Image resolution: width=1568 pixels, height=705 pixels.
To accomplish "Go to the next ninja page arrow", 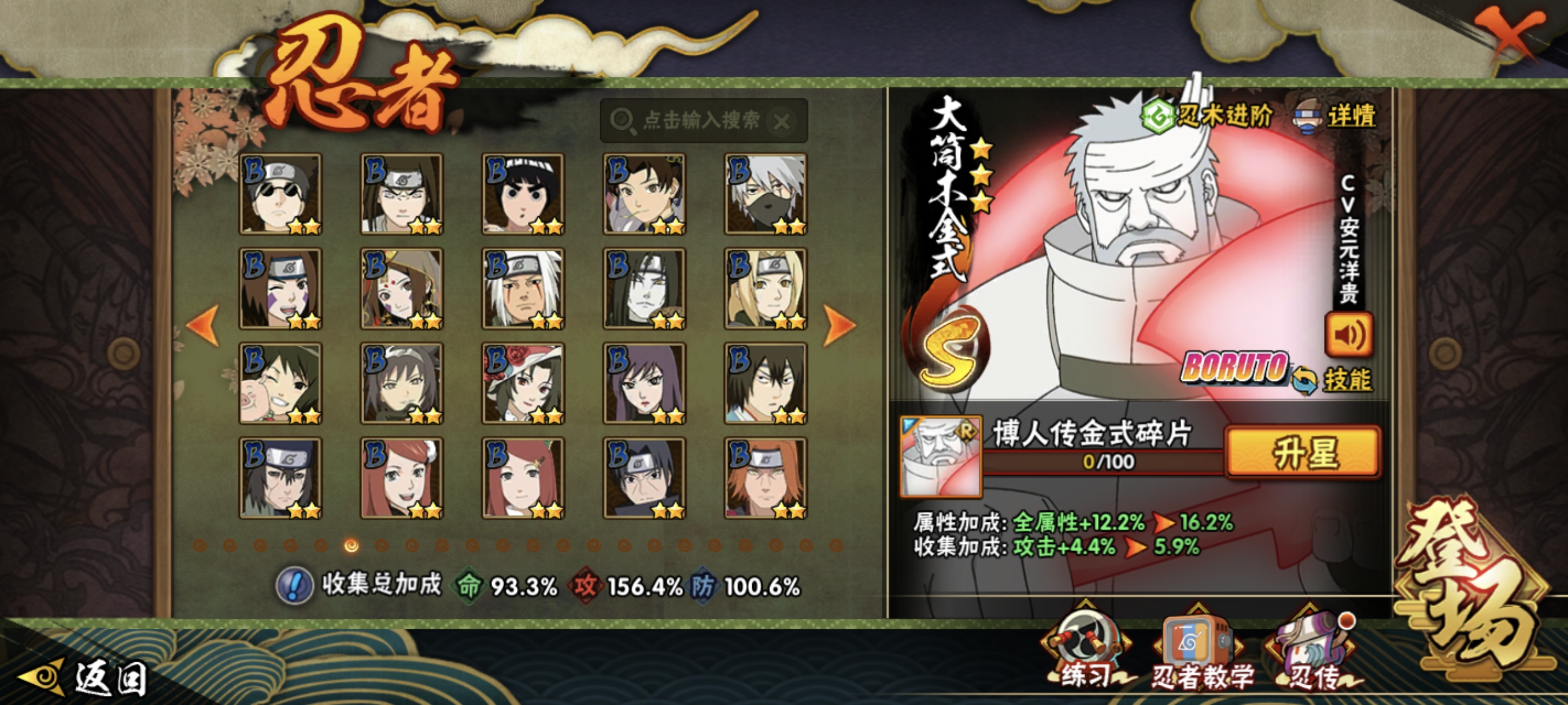I will coord(840,325).
